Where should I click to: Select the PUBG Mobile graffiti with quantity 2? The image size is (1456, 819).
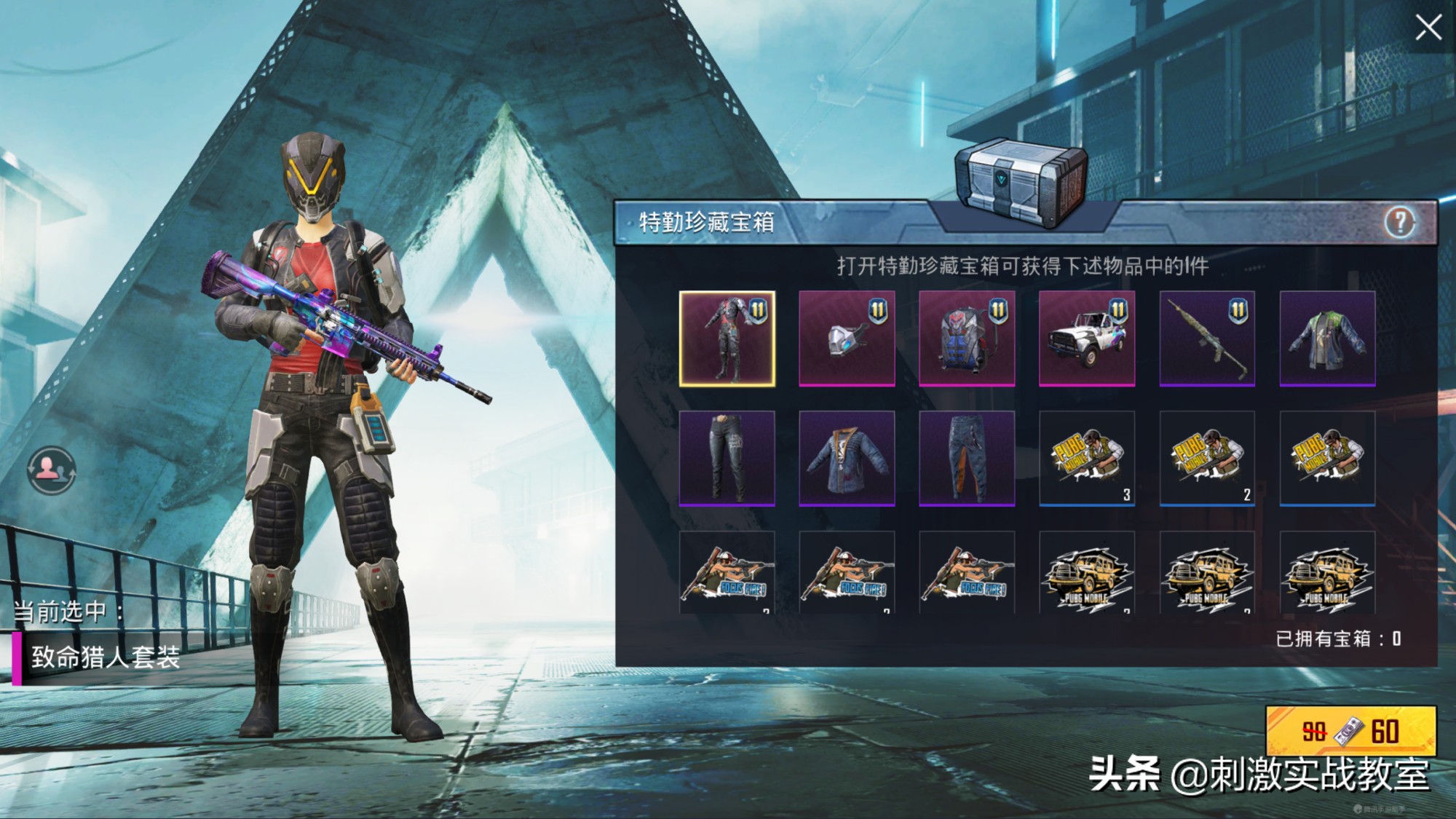(1207, 458)
